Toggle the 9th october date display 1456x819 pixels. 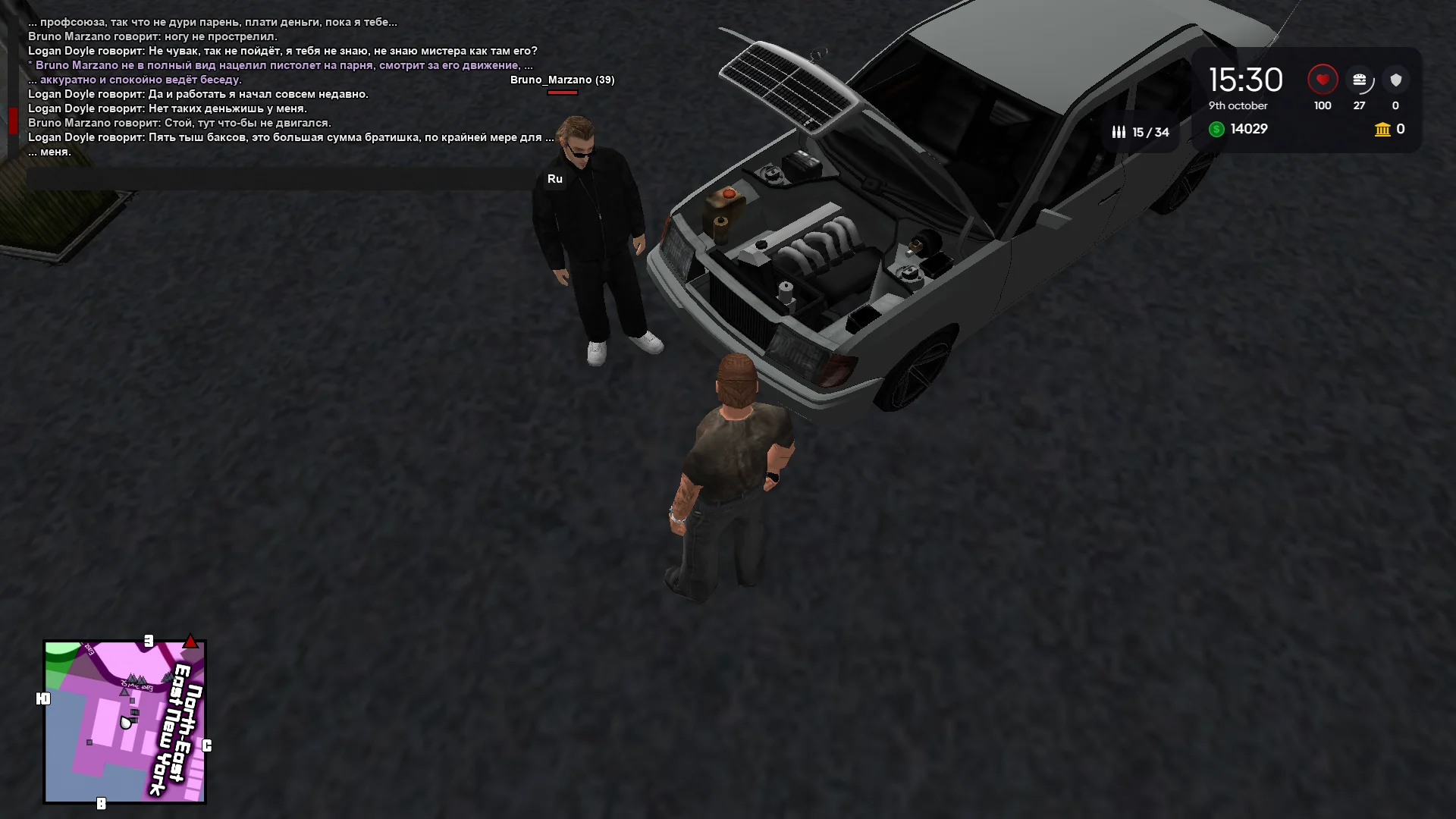click(1238, 106)
